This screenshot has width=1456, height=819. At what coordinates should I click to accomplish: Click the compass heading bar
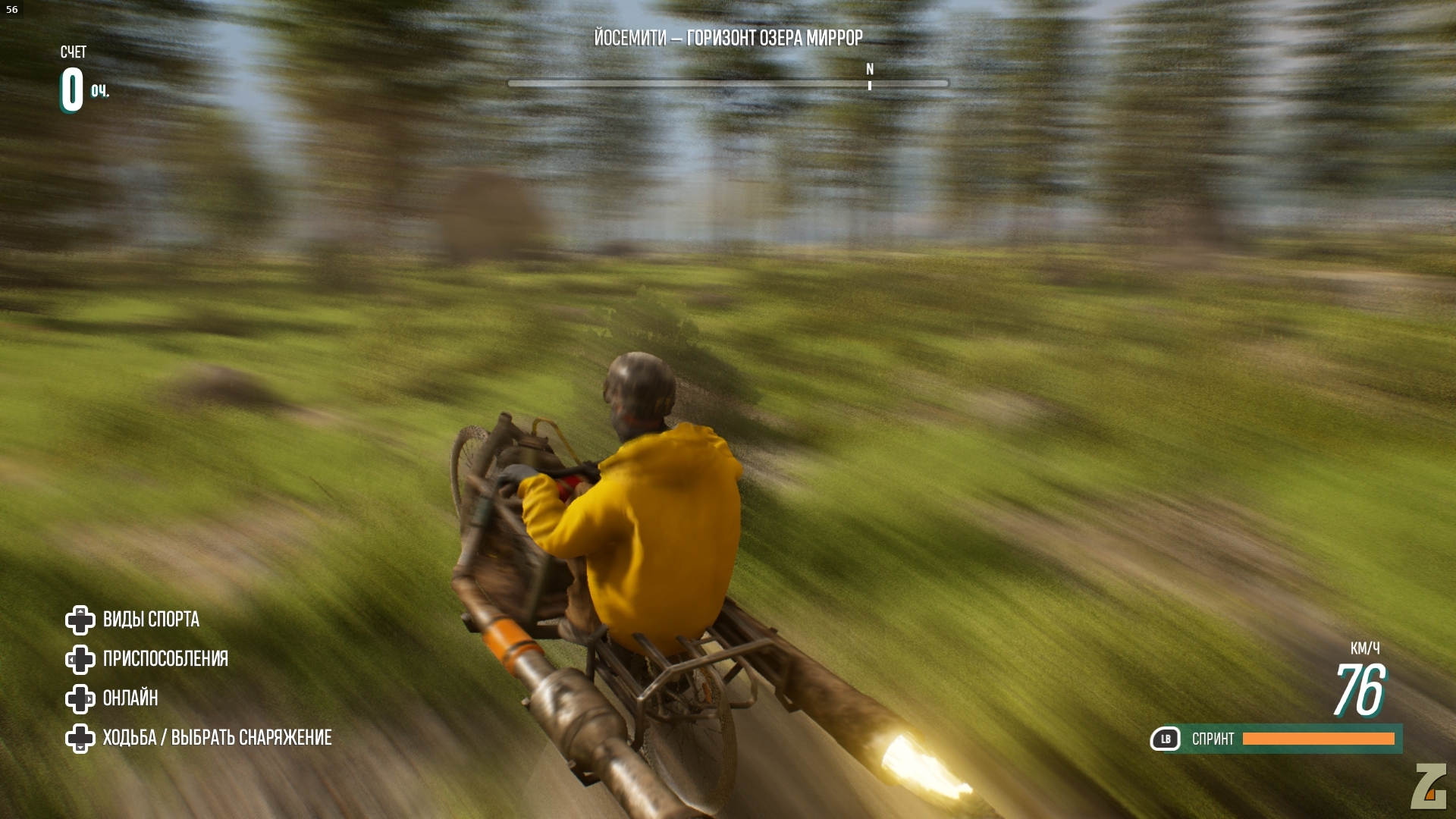727,83
